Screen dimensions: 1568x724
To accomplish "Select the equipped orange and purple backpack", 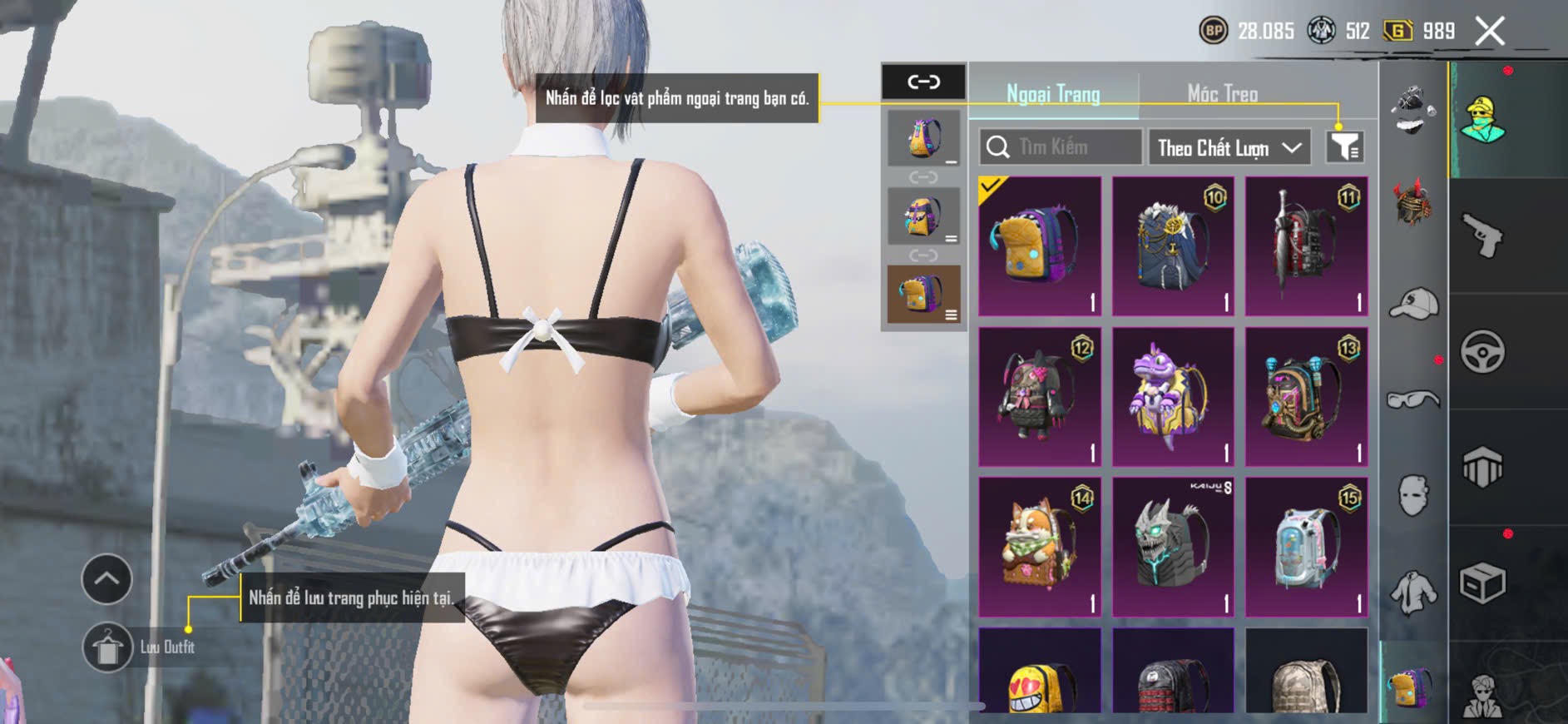I will (x=1039, y=246).
